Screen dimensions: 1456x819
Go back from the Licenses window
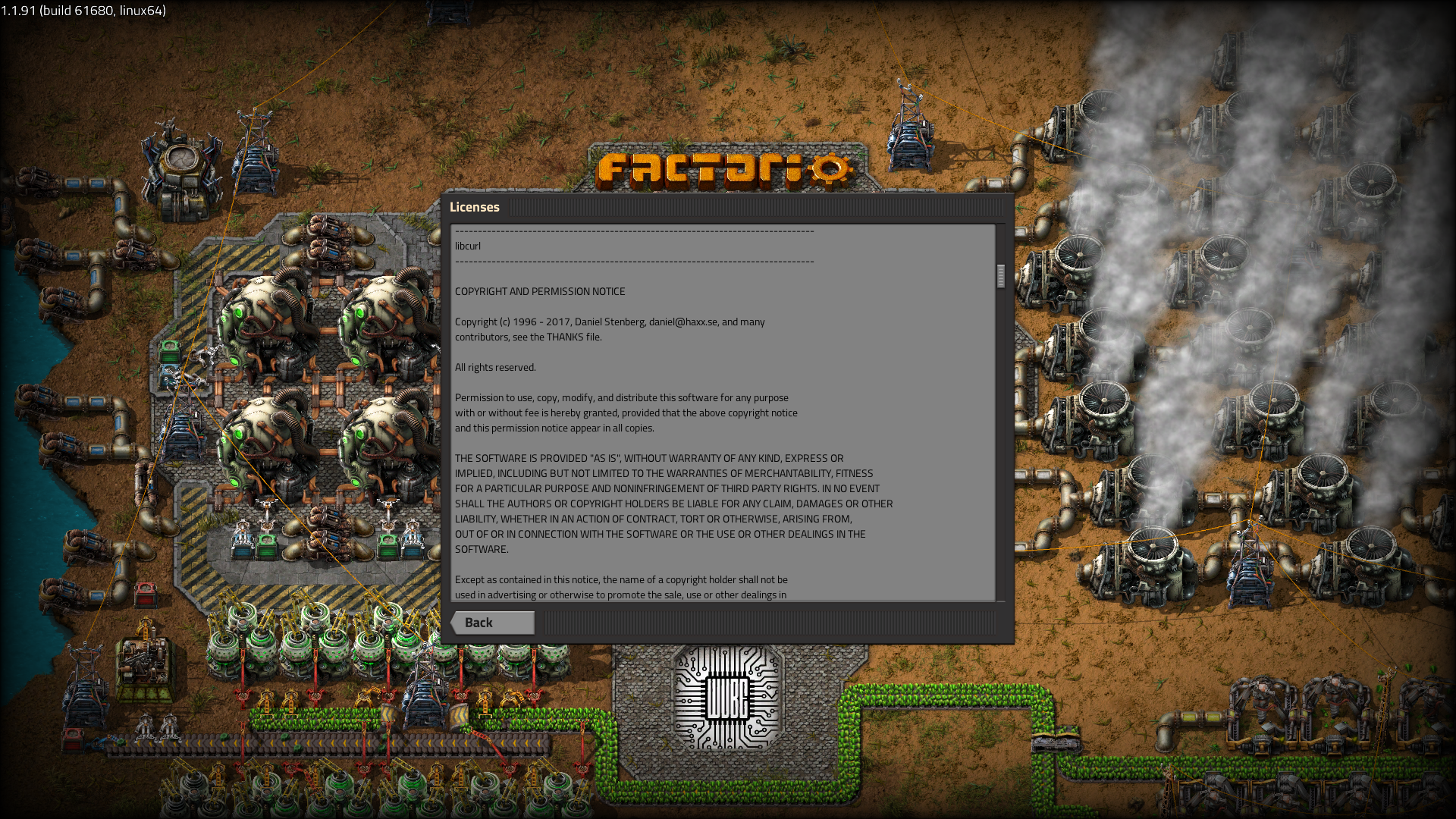pyautogui.click(x=493, y=623)
